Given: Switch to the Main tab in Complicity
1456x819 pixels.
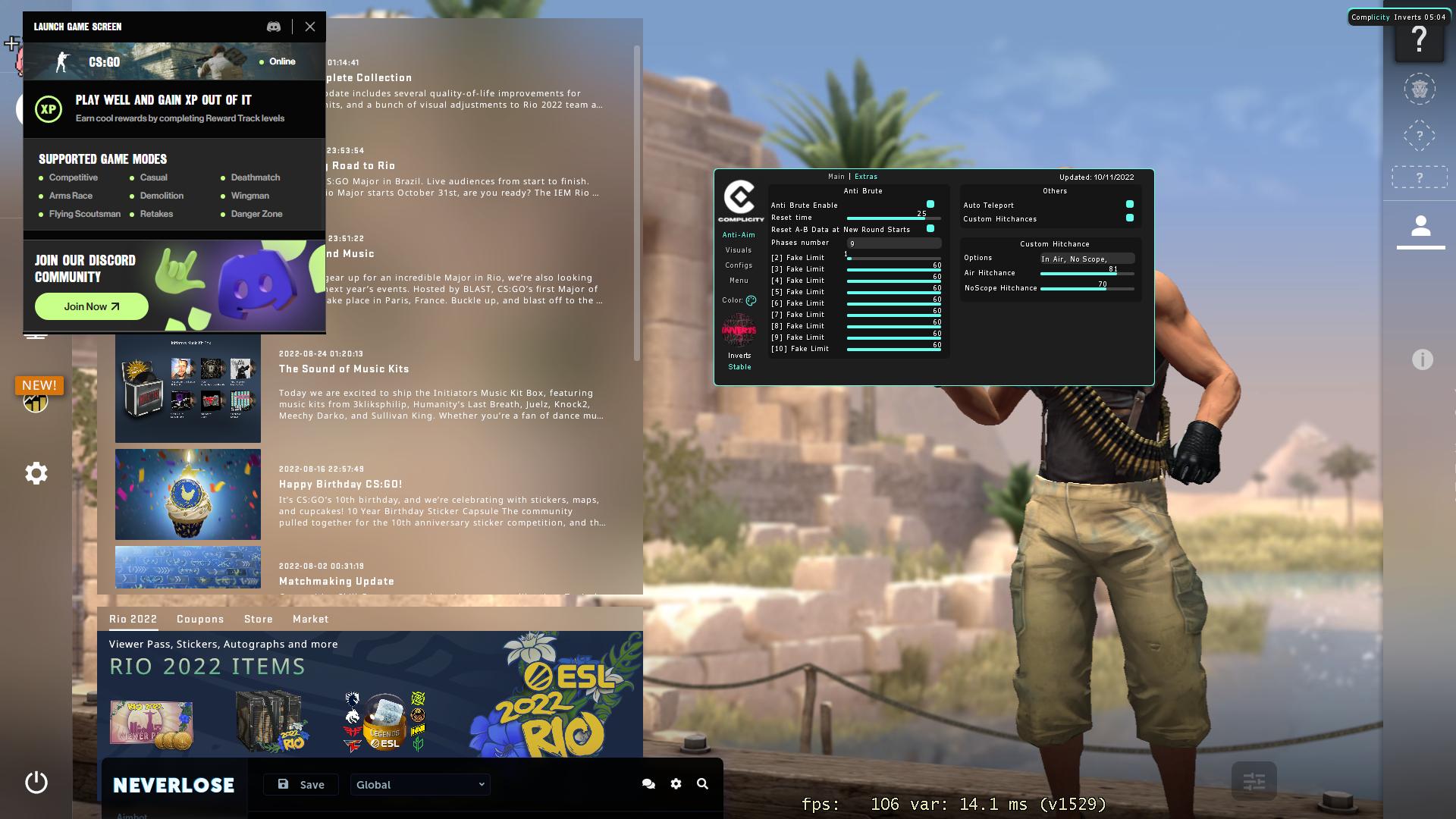Looking at the screenshot, I should click(x=835, y=176).
